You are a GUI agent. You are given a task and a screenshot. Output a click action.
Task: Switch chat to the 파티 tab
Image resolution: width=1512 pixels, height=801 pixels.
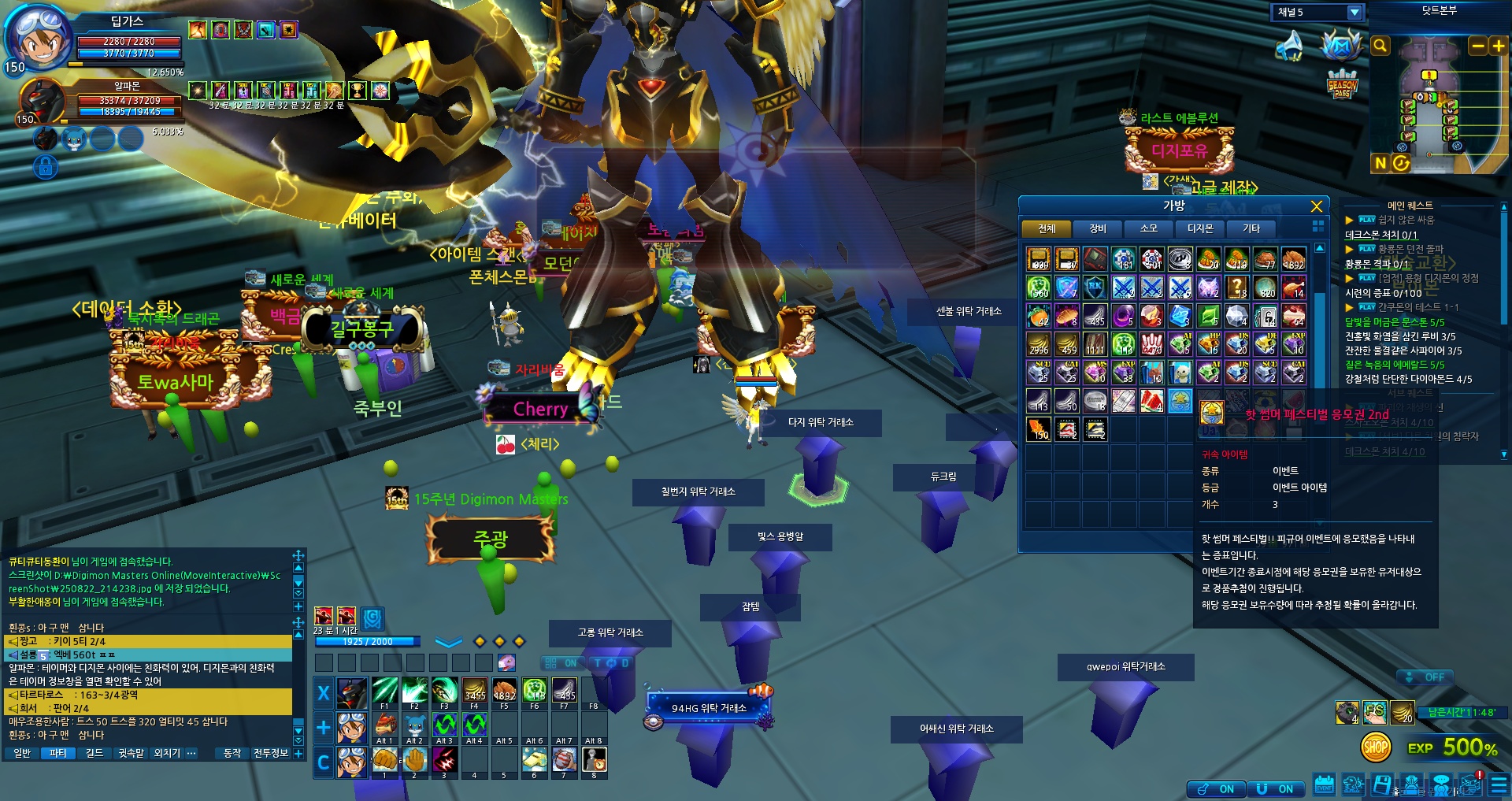pos(57,753)
